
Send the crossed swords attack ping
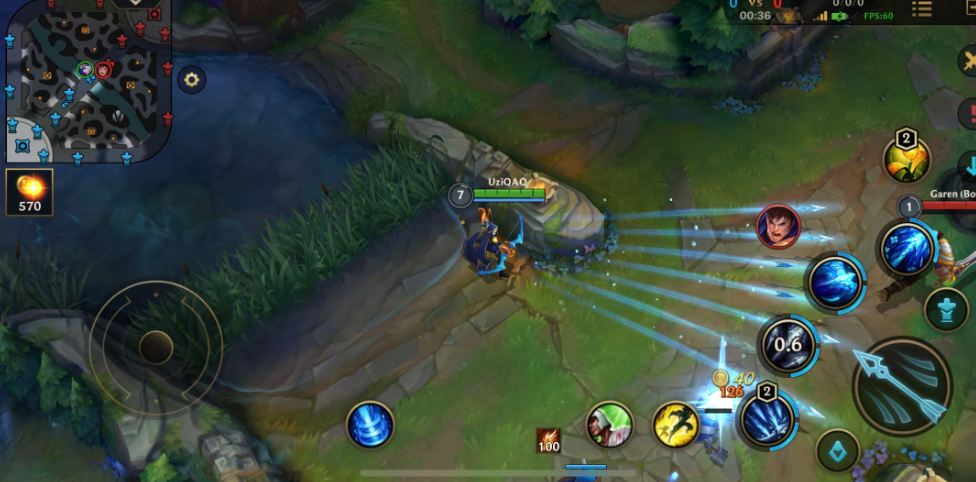point(968,60)
